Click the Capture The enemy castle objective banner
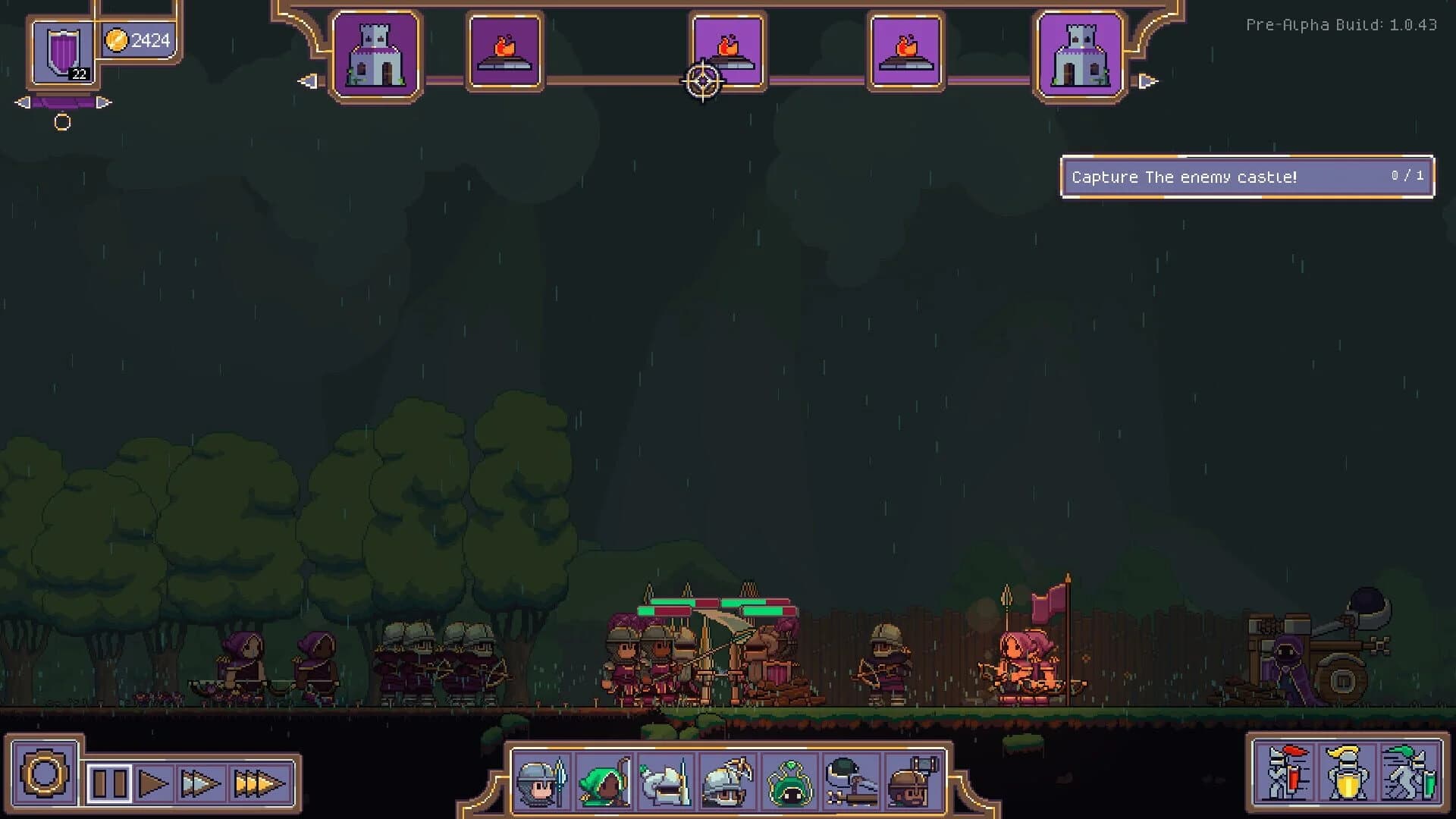This screenshot has width=1456, height=819. point(1247,177)
